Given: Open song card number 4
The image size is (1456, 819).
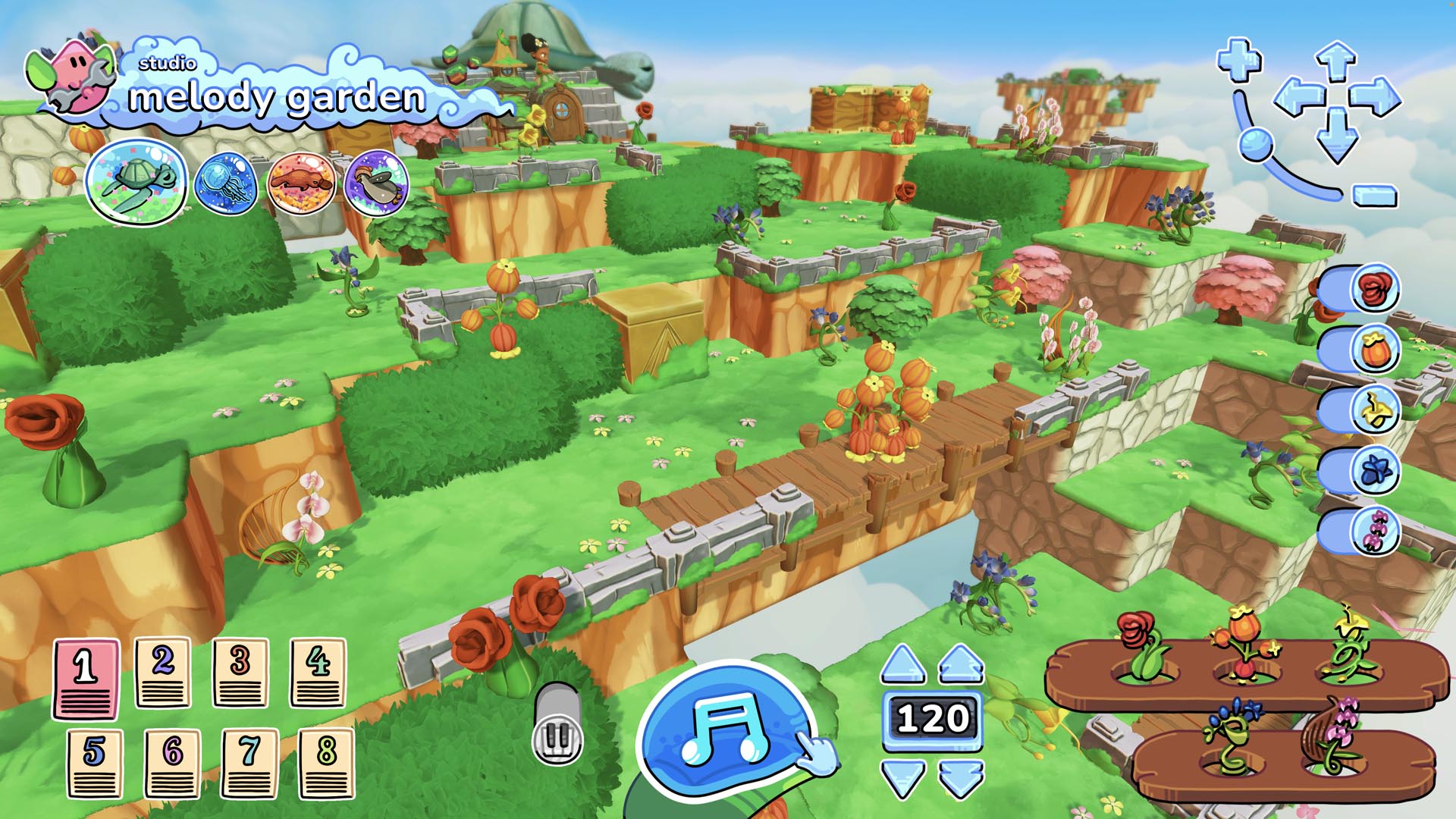Looking at the screenshot, I should [x=318, y=672].
